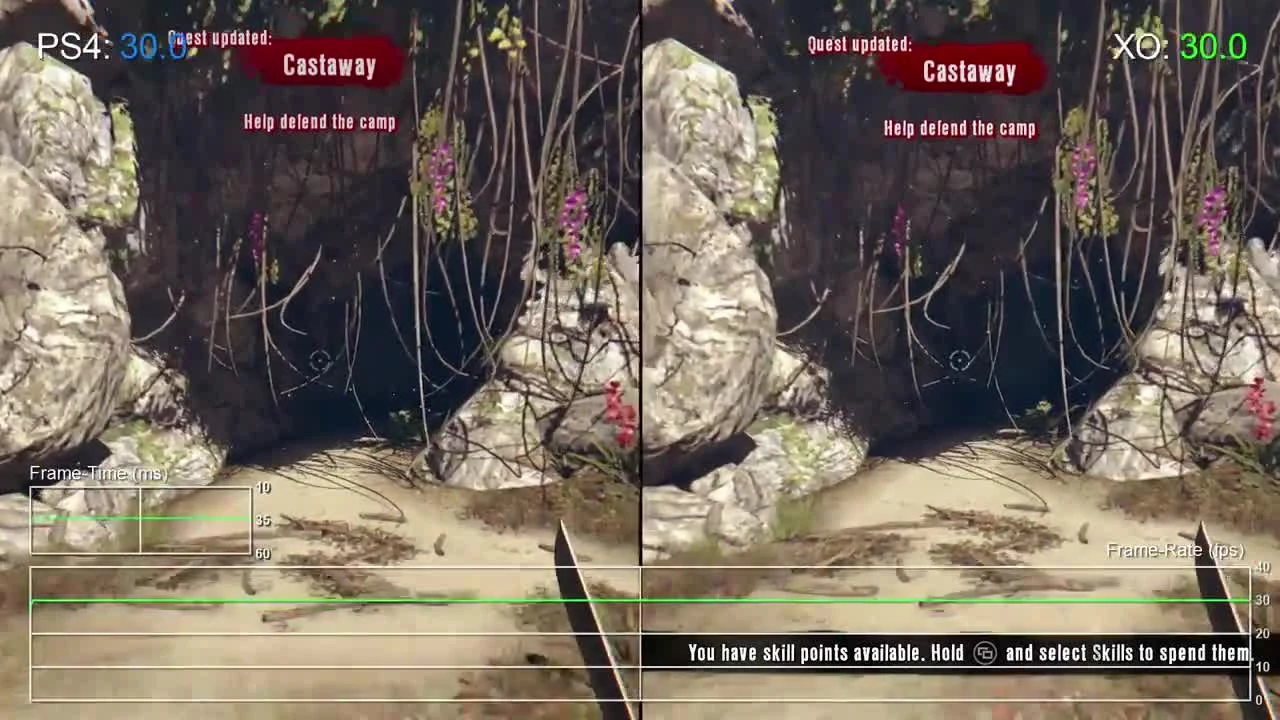The image size is (1280, 720).
Task: Select the right screen crosshair reticle
Action: coord(960,362)
